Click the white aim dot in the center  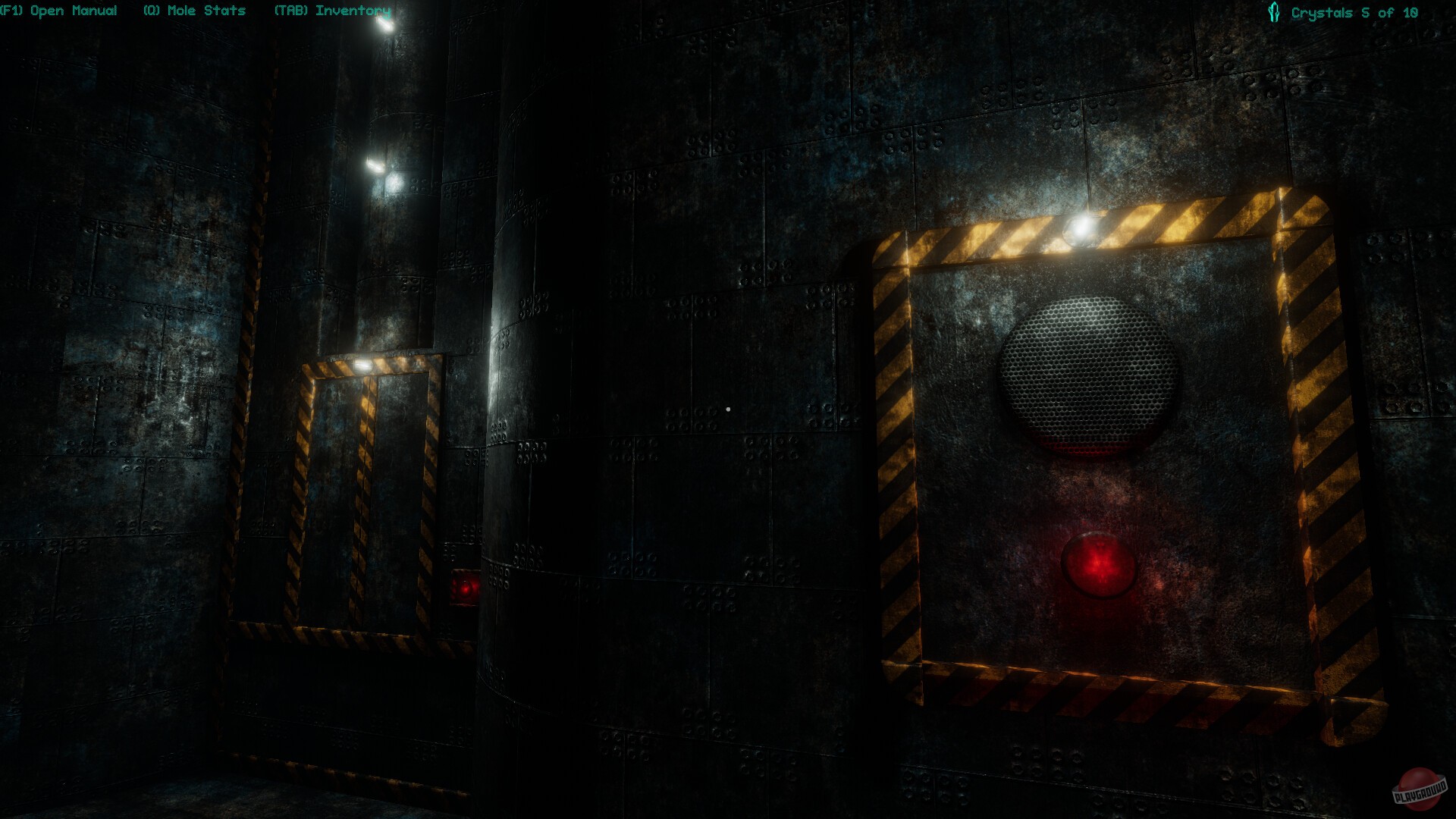pyautogui.click(x=729, y=408)
